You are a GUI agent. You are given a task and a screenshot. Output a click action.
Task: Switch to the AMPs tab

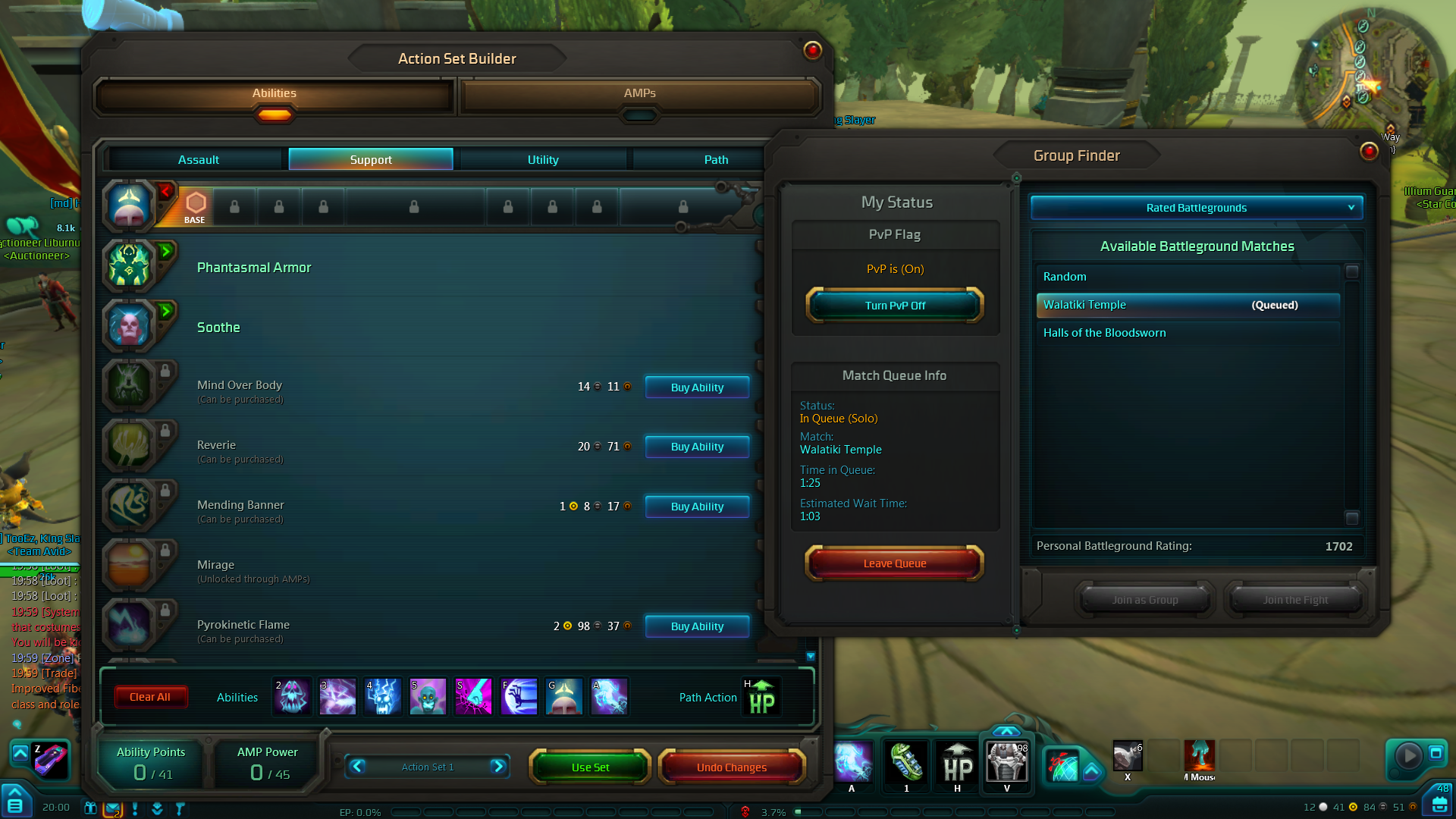click(639, 93)
